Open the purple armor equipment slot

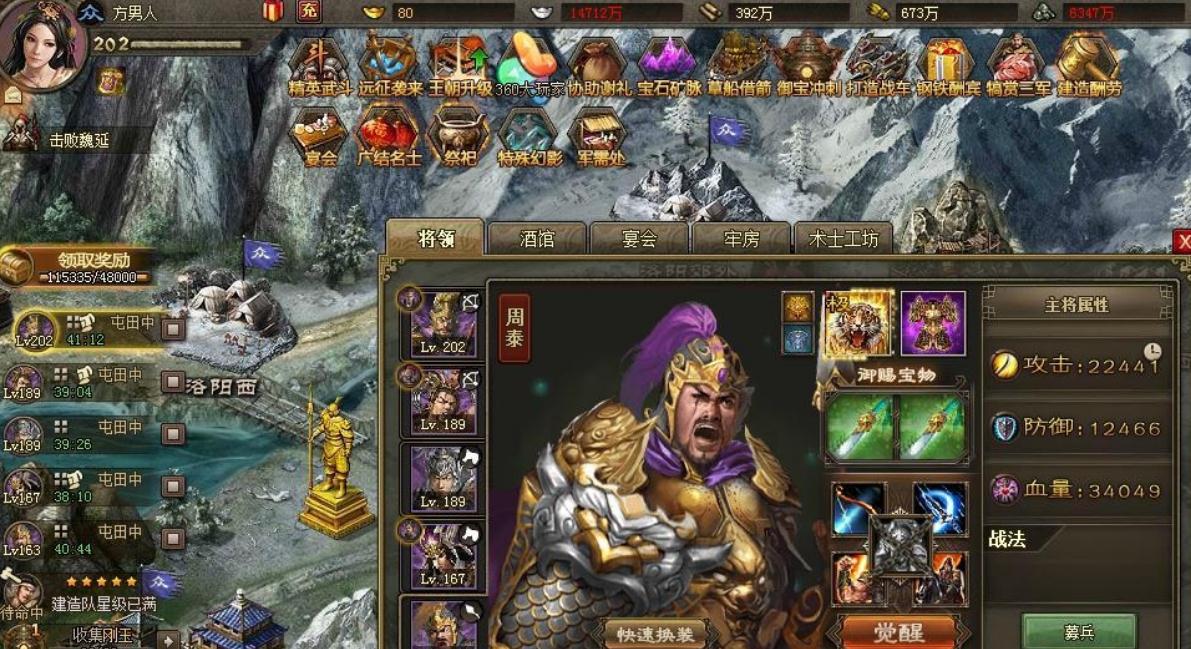click(933, 324)
